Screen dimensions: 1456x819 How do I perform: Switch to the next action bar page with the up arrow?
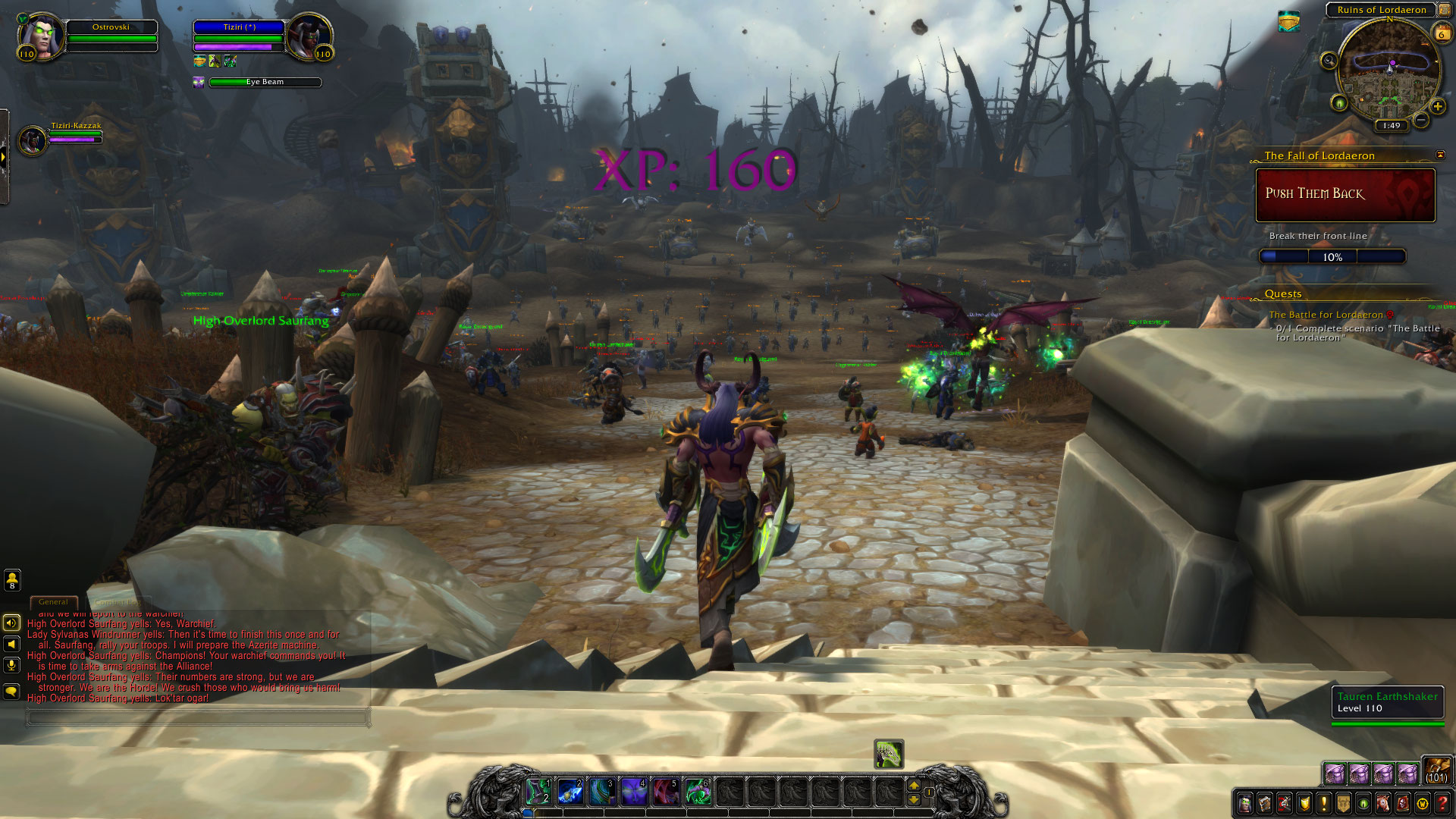(914, 786)
